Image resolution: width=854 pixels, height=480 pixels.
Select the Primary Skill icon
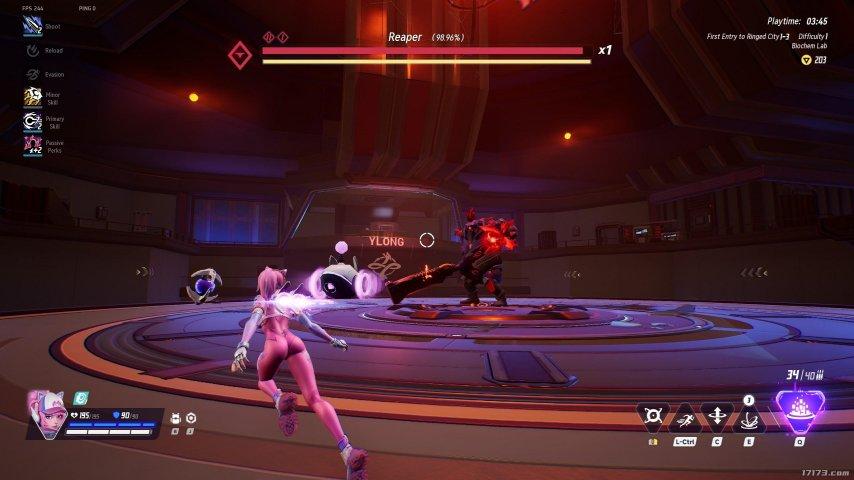click(x=32, y=121)
